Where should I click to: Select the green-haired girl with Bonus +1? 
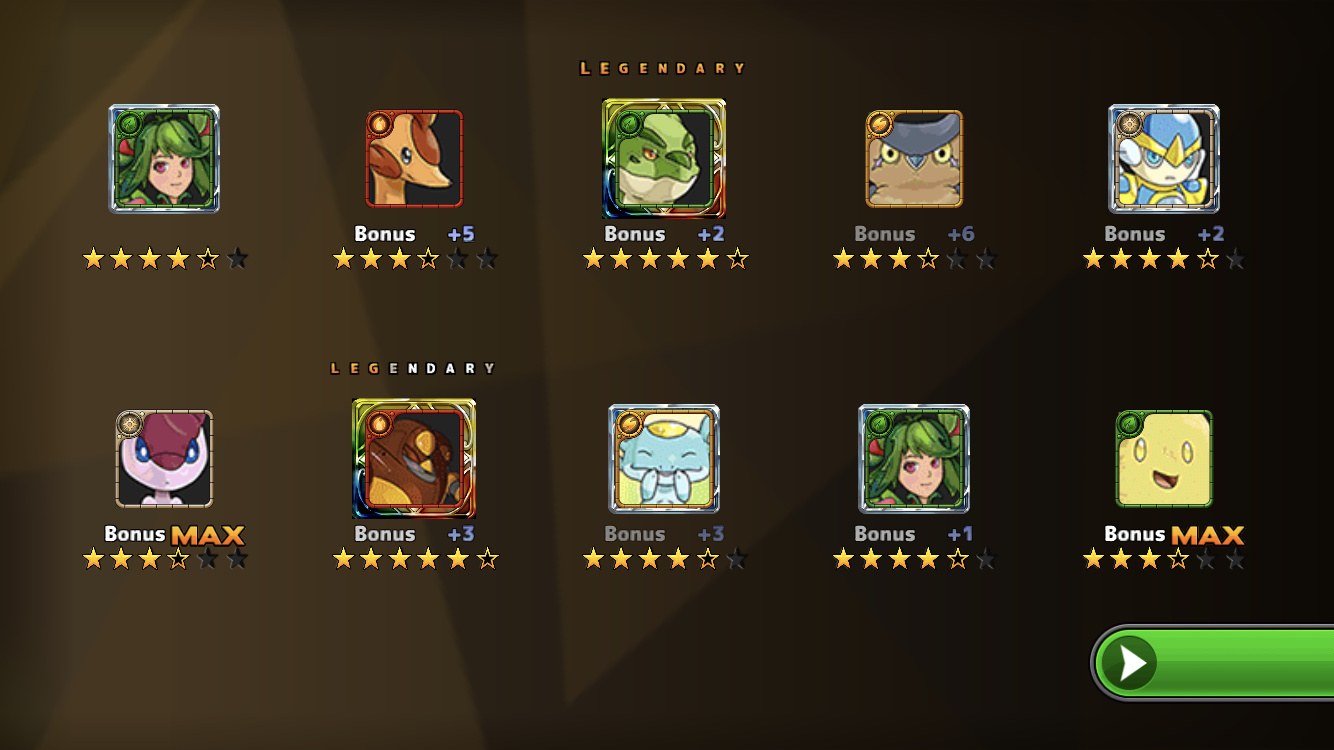914,459
